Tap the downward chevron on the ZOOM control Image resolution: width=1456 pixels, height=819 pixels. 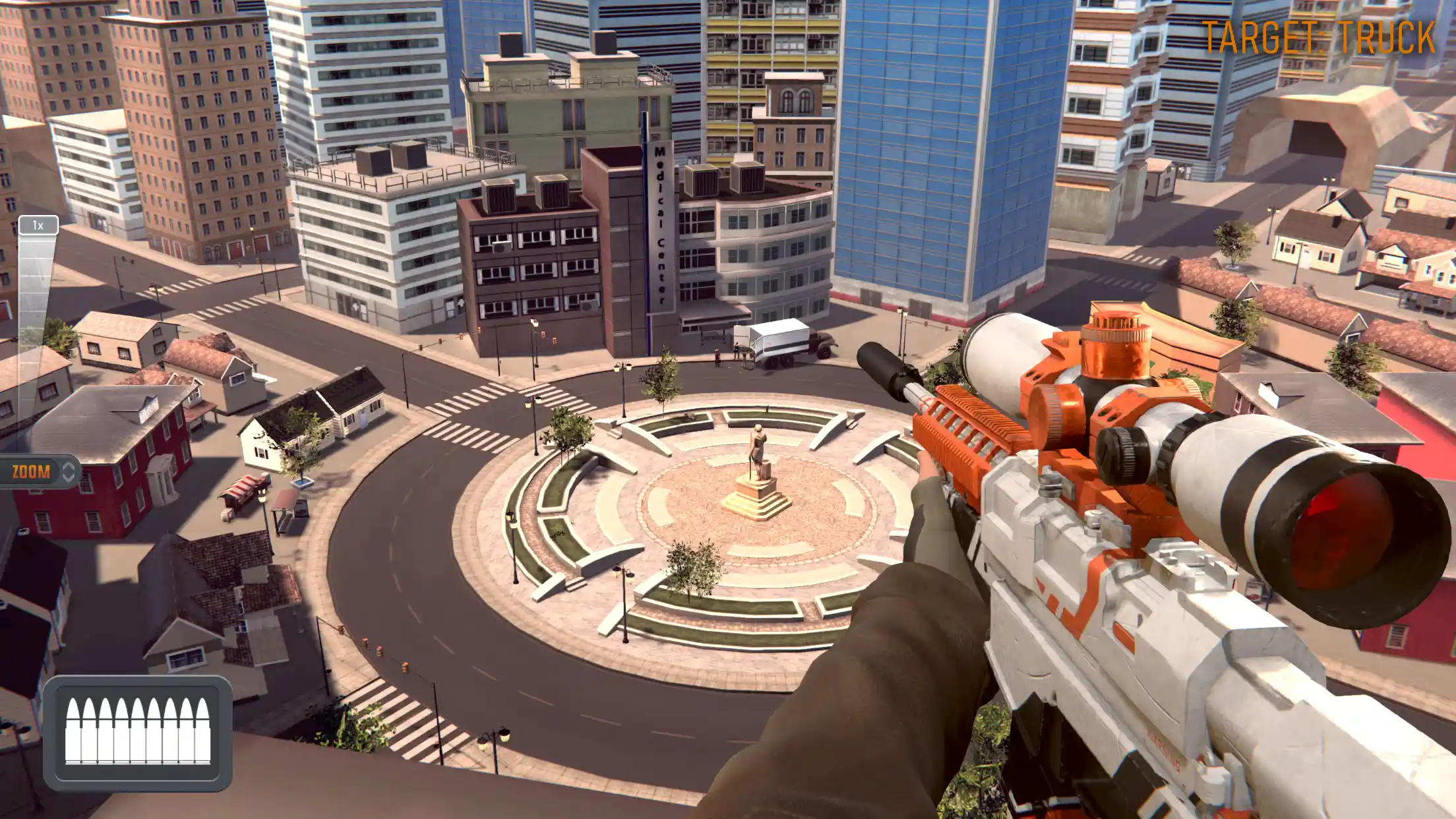(x=69, y=479)
